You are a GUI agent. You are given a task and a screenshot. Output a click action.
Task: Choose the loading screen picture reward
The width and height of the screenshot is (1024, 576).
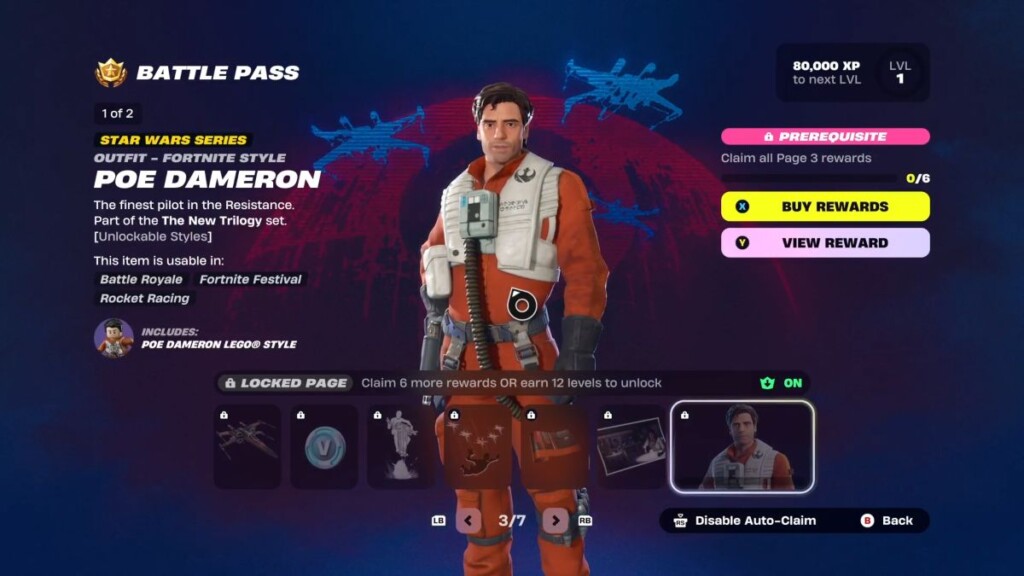coord(630,446)
